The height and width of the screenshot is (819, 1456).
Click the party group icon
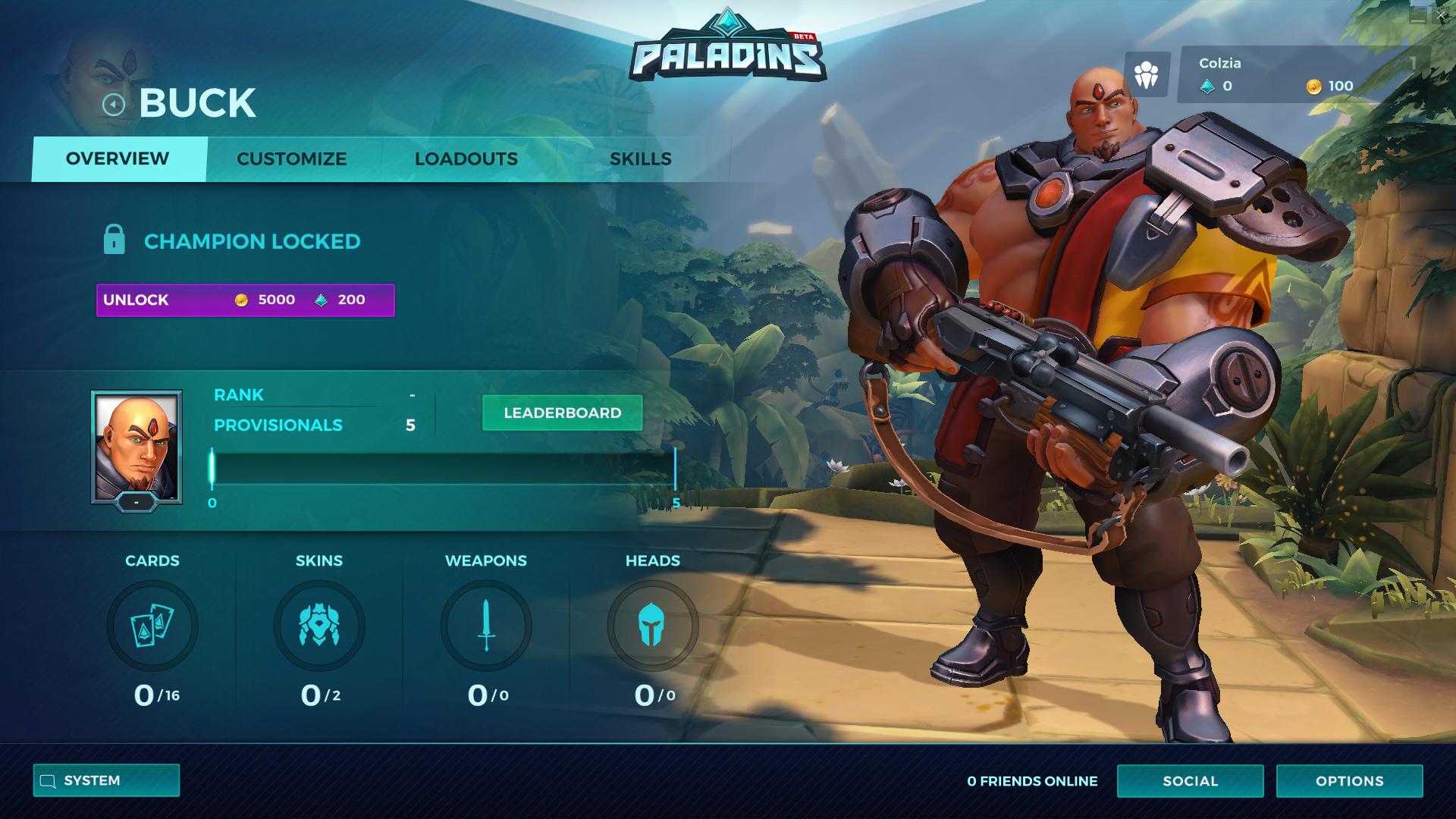[1147, 75]
